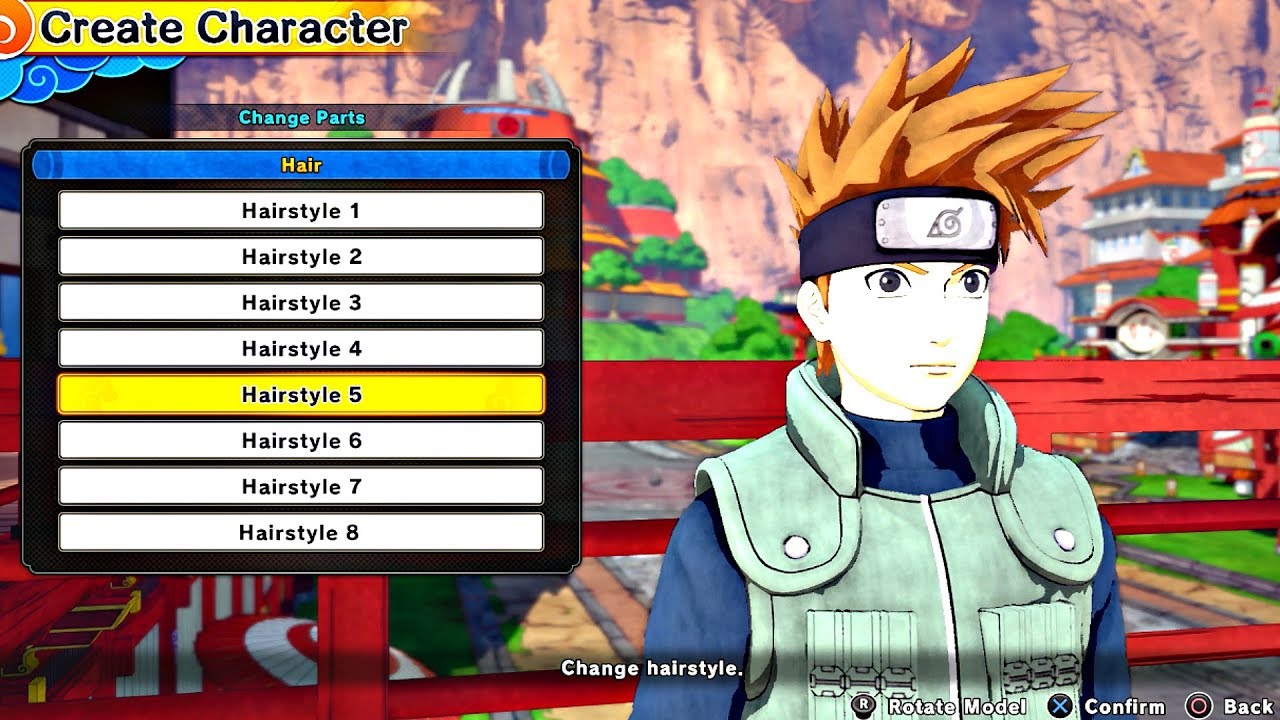This screenshot has height=720, width=1280.
Task: Choose Hairstyle 8 at the list bottom
Action: coord(301,533)
